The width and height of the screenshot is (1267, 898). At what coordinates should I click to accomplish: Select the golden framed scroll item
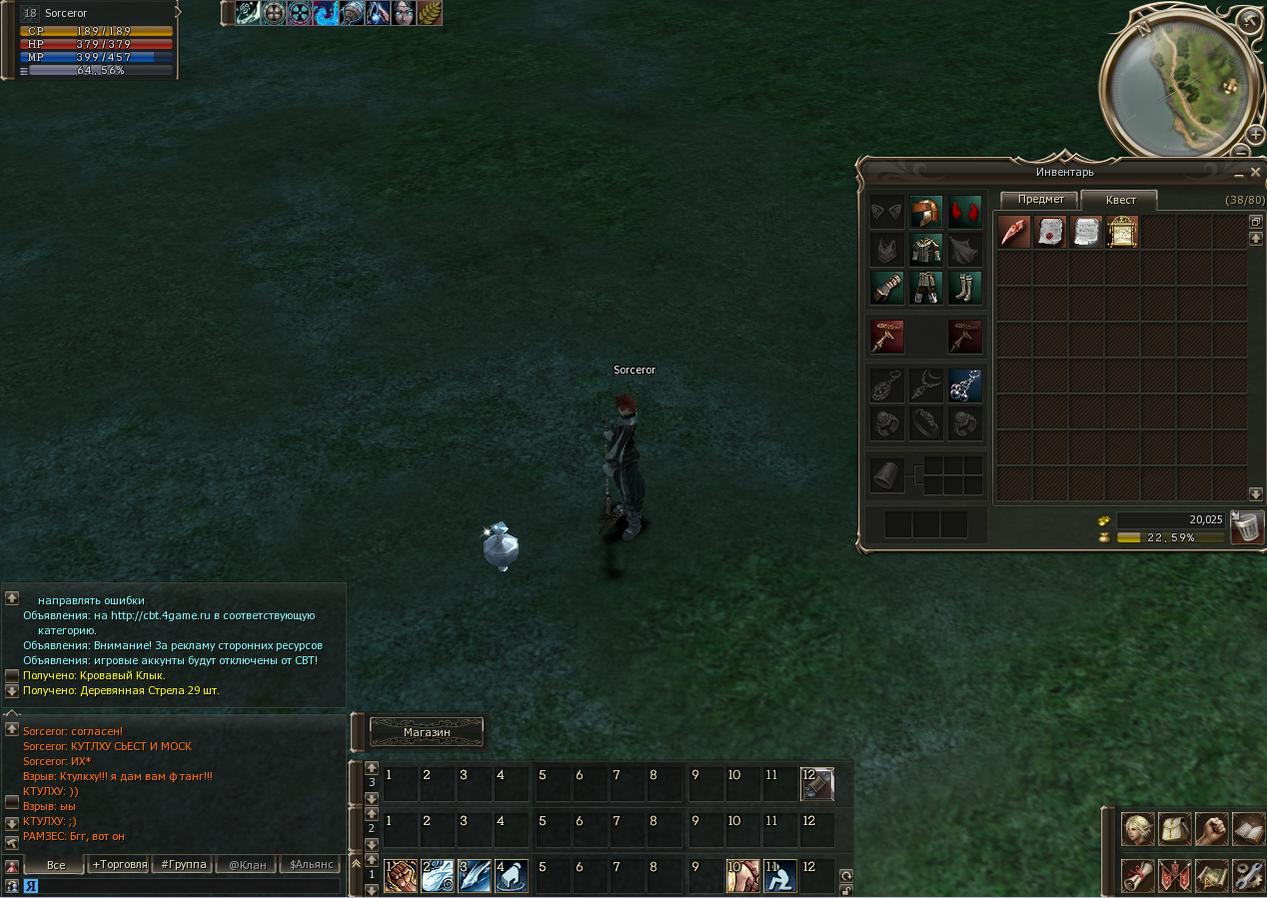click(x=1122, y=232)
